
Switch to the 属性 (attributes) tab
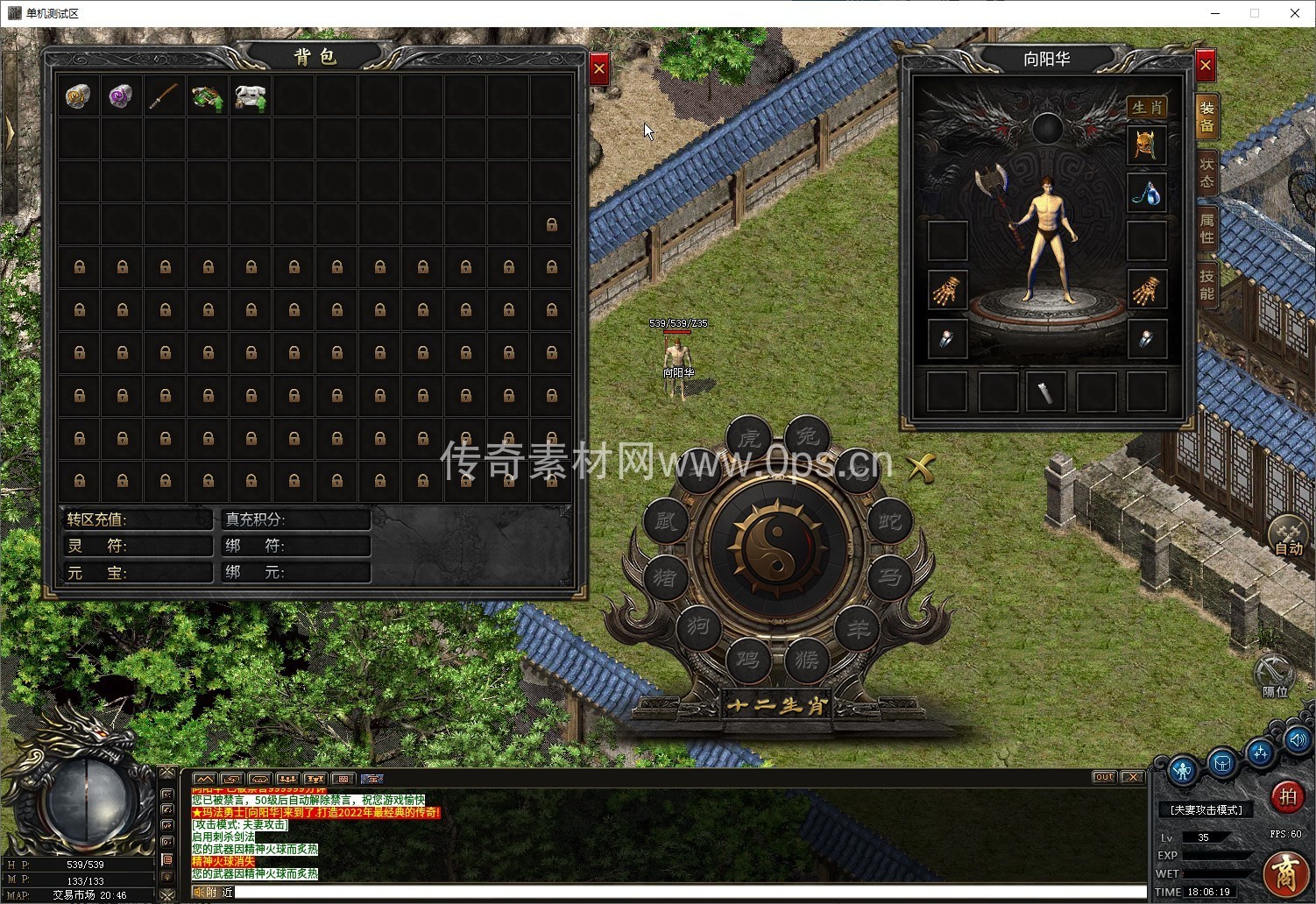1207,228
